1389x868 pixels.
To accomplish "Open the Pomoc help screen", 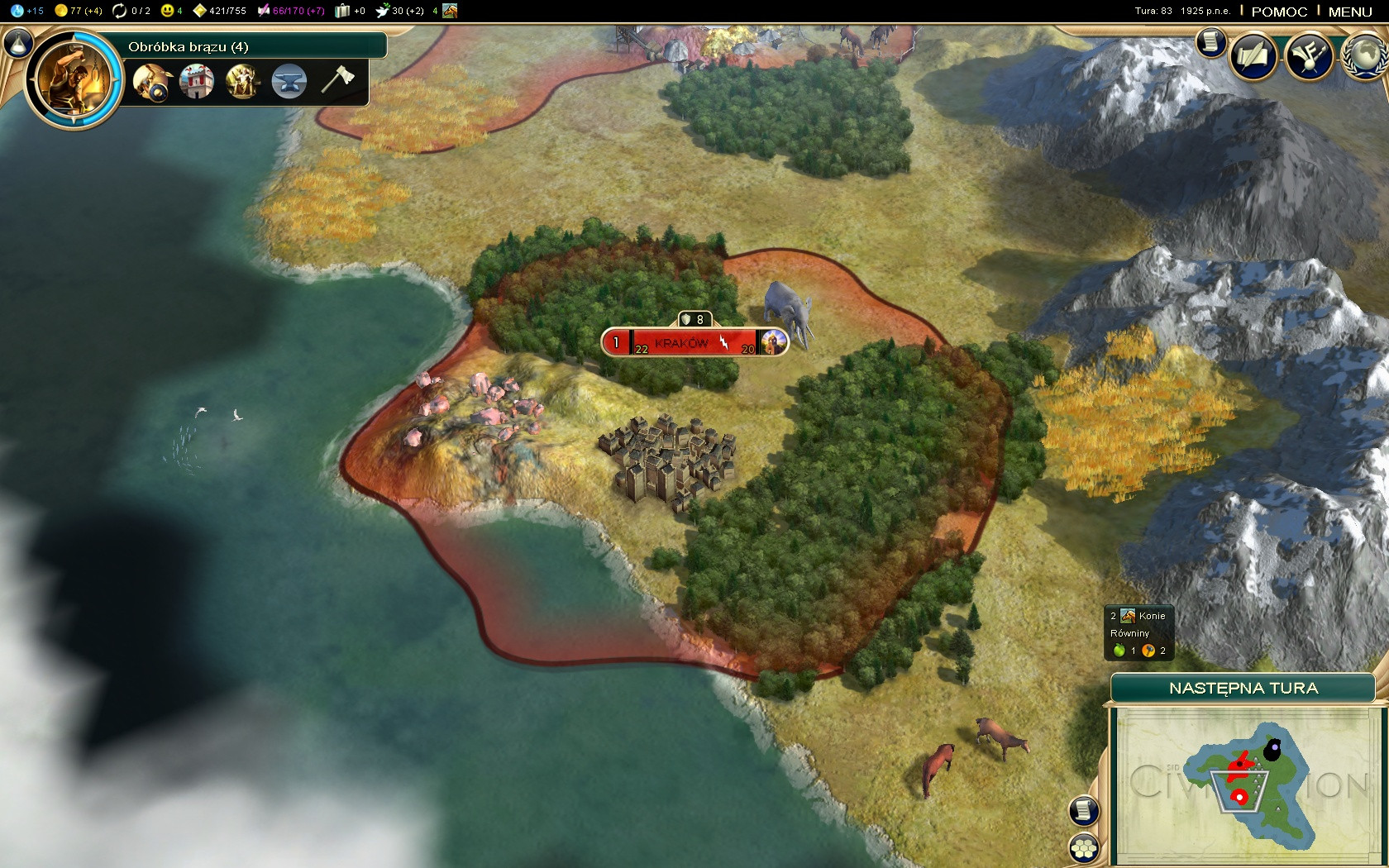I will (x=1279, y=12).
